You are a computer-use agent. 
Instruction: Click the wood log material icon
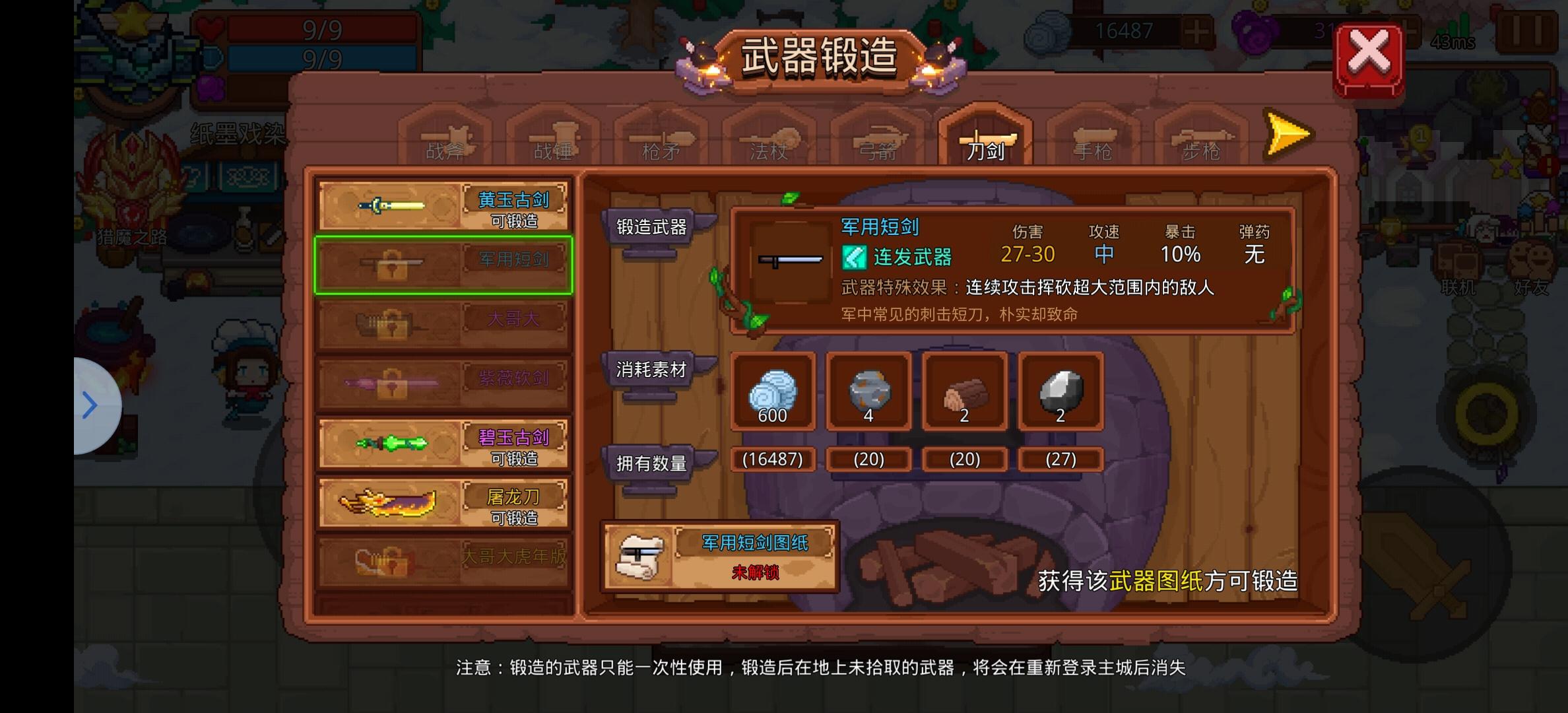pos(964,393)
